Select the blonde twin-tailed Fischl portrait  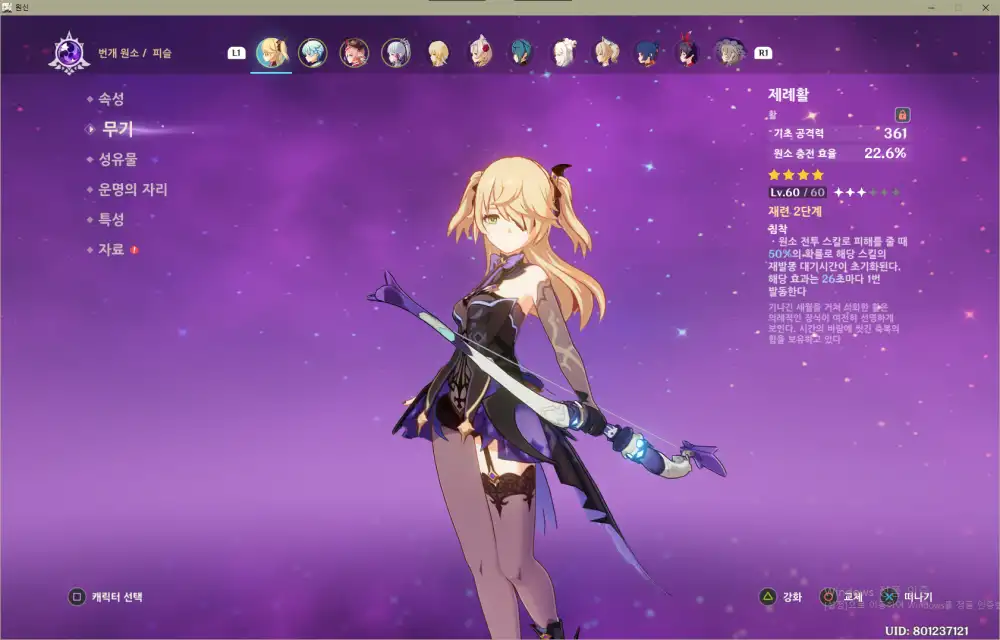pyautogui.click(x=271, y=52)
